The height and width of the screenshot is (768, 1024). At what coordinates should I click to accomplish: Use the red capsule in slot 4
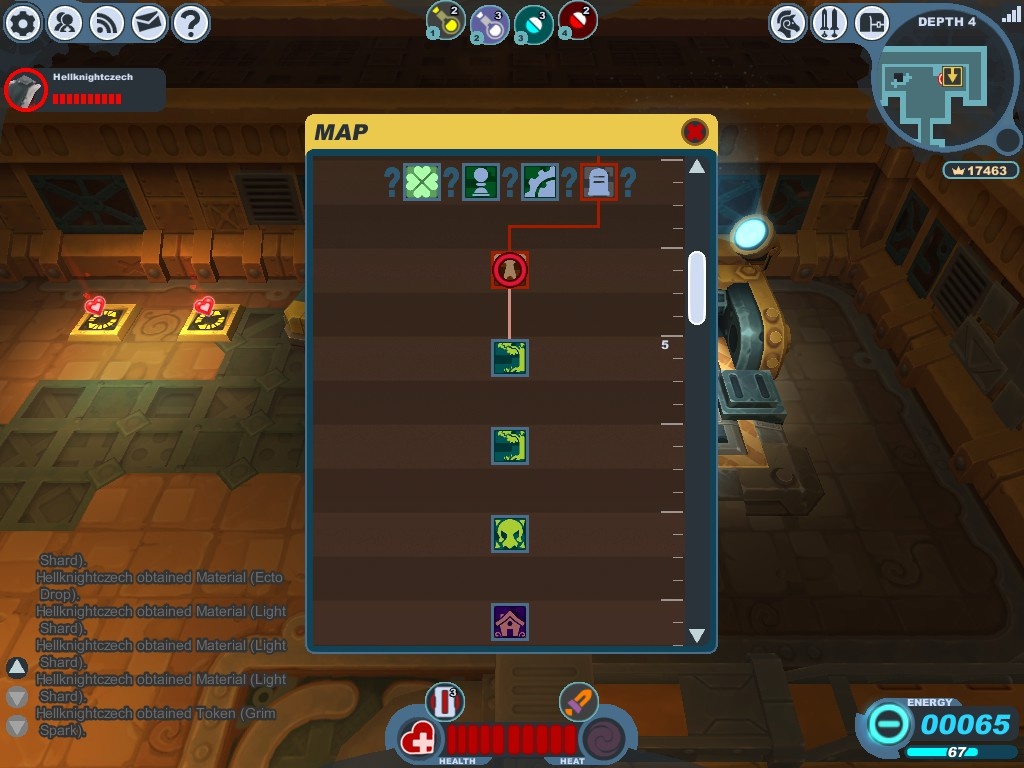click(x=577, y=20)
